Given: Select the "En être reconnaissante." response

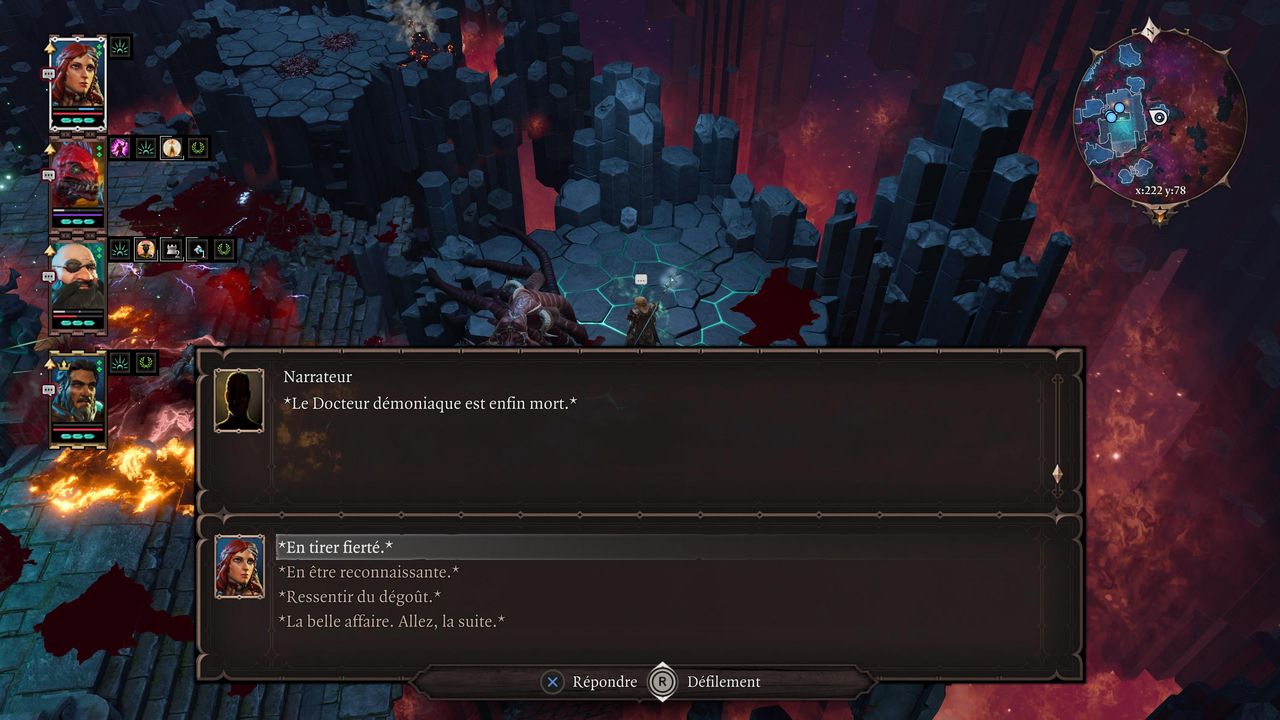Looking at the screenshot, I should click(368, 572).
